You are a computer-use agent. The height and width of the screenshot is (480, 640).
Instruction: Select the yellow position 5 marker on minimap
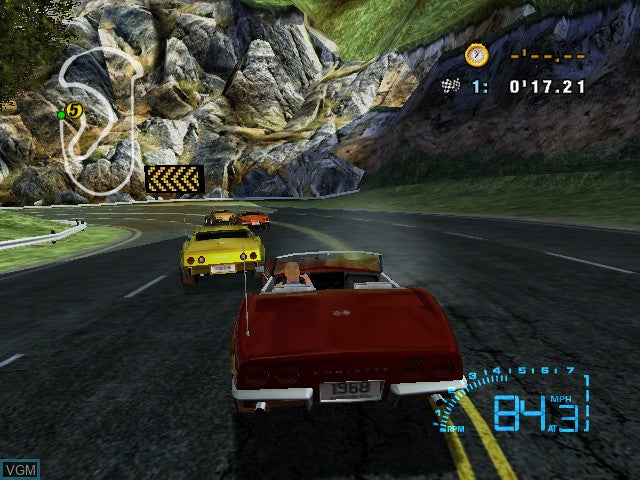[74, 110]
